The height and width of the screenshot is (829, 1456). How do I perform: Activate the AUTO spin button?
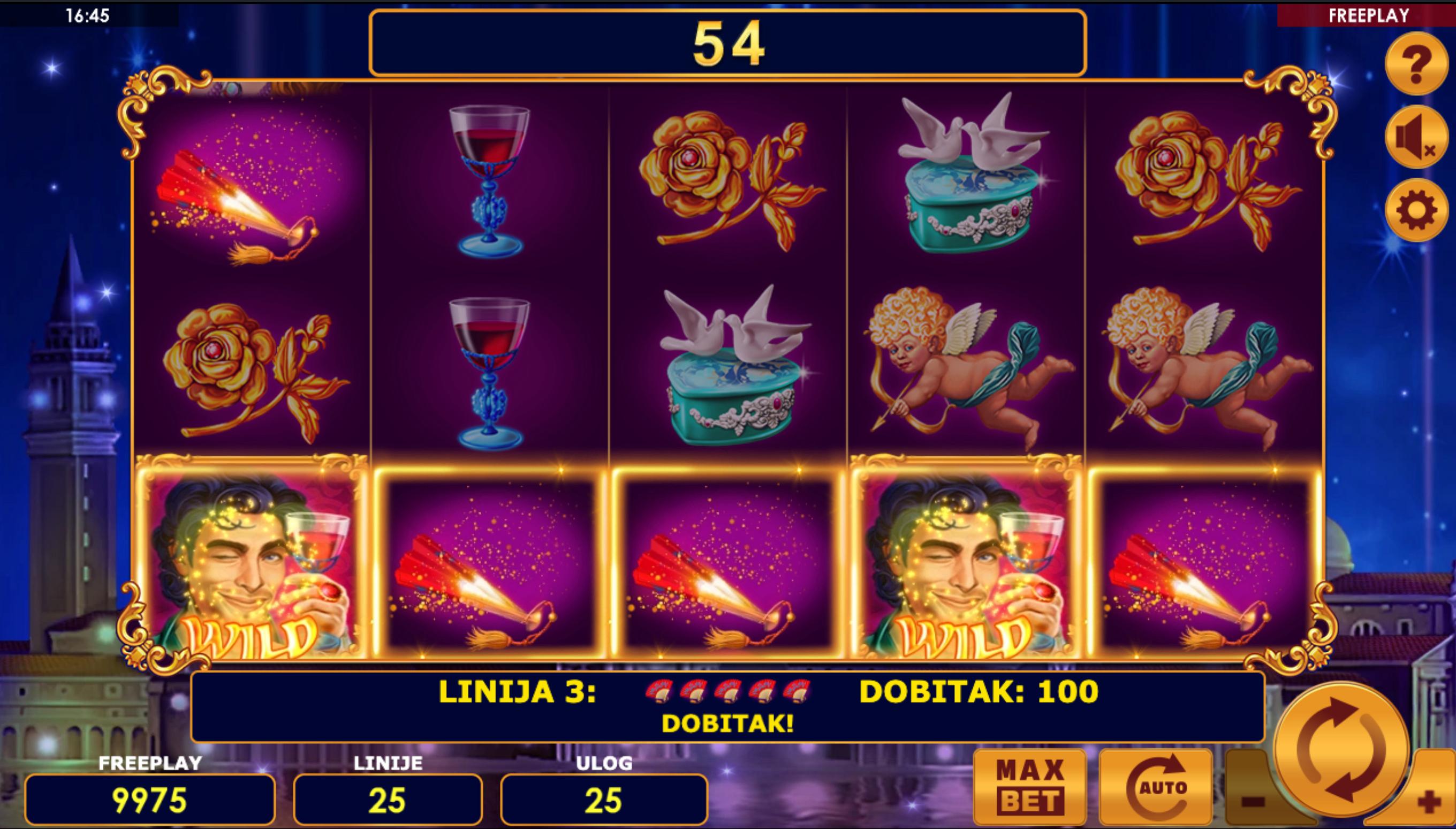pyautogui.click(x=1156, y=787)
